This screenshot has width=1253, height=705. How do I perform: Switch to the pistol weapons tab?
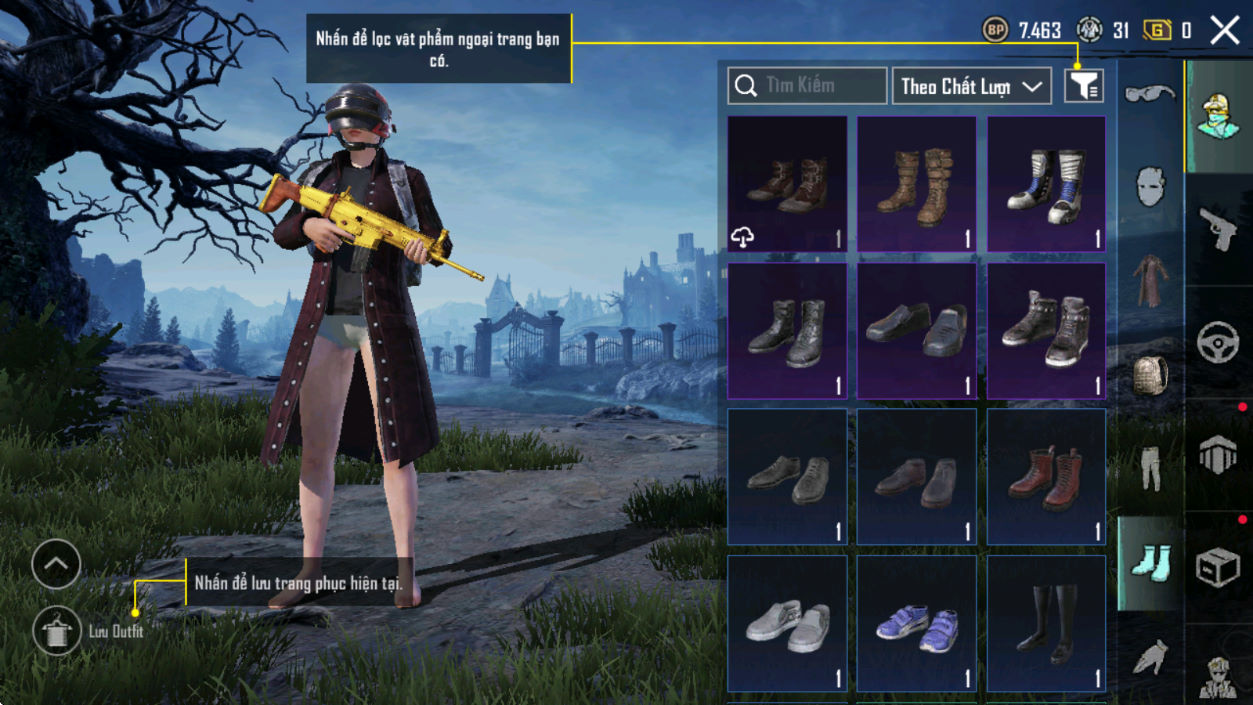point(1218,230)
